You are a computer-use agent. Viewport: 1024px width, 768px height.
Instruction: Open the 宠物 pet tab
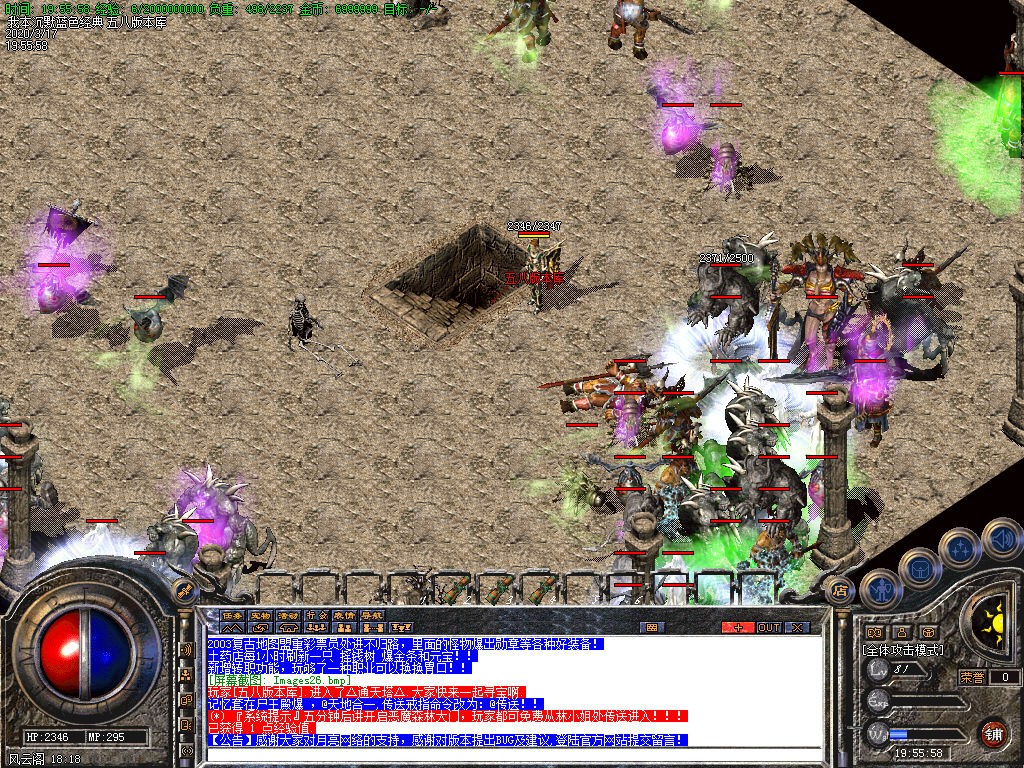(x=260, y=615)
